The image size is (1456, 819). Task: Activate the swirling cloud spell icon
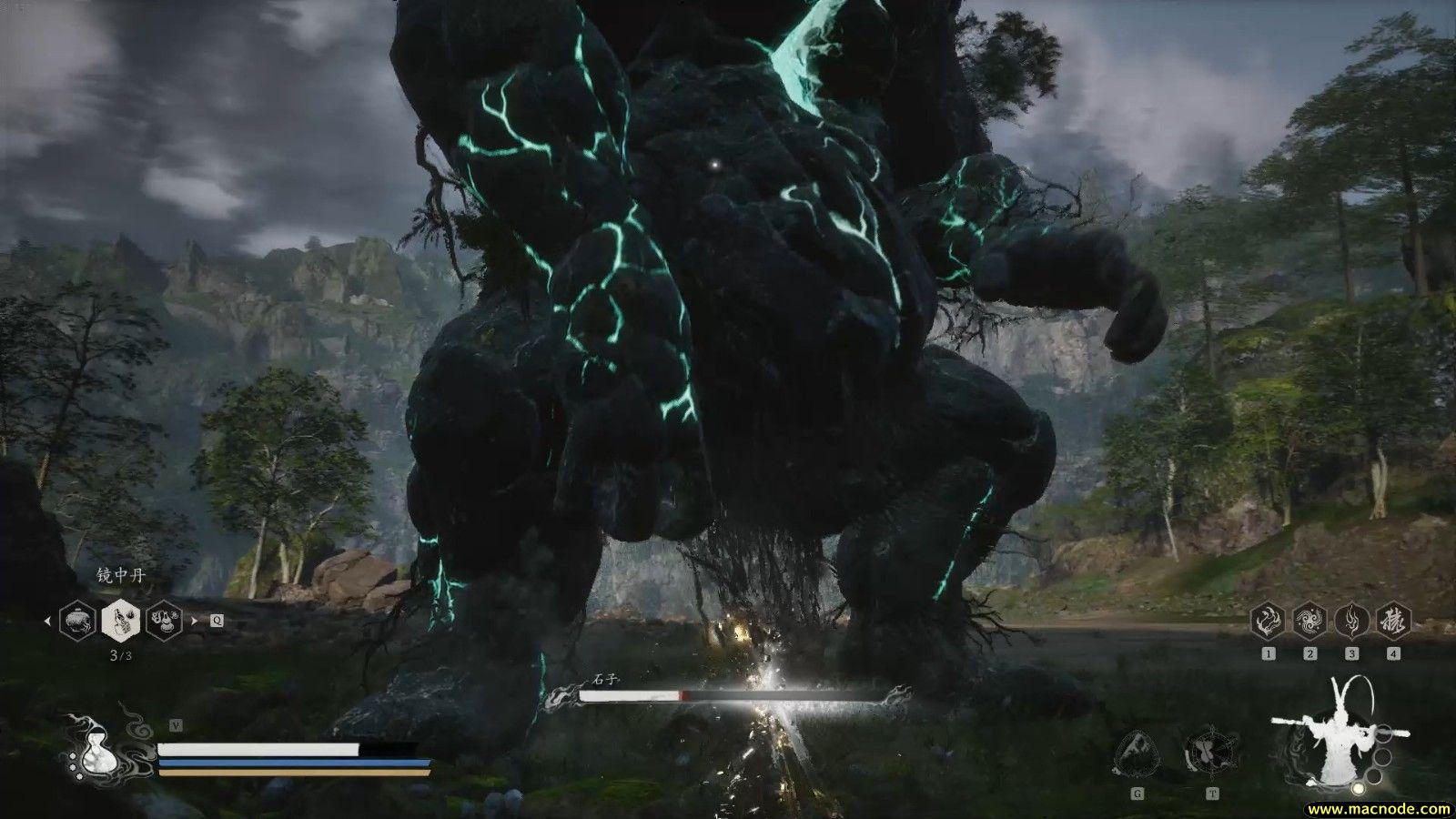1309,622
